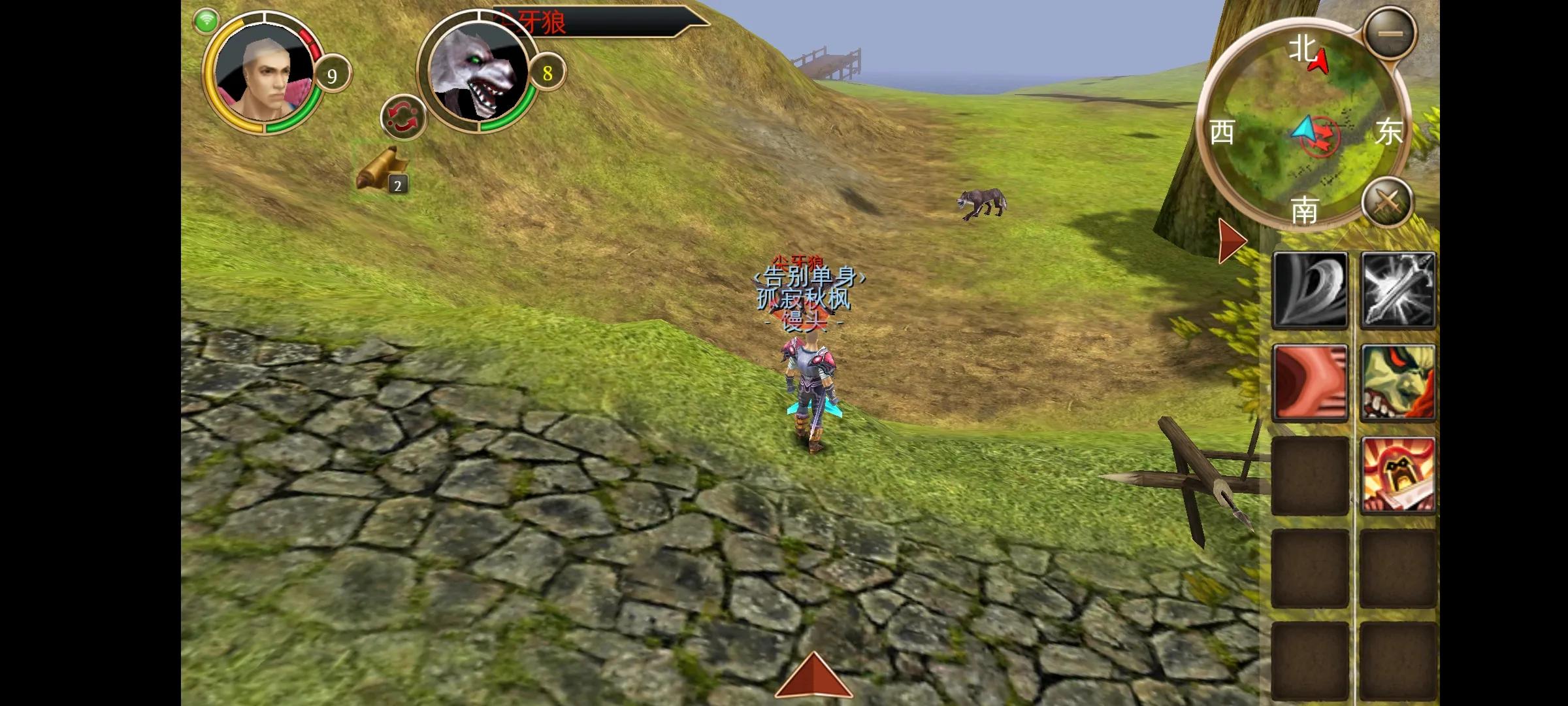Activate the red roaring warrior skill
This screenshot has width=1568, height=706.
coord(1398,475)
